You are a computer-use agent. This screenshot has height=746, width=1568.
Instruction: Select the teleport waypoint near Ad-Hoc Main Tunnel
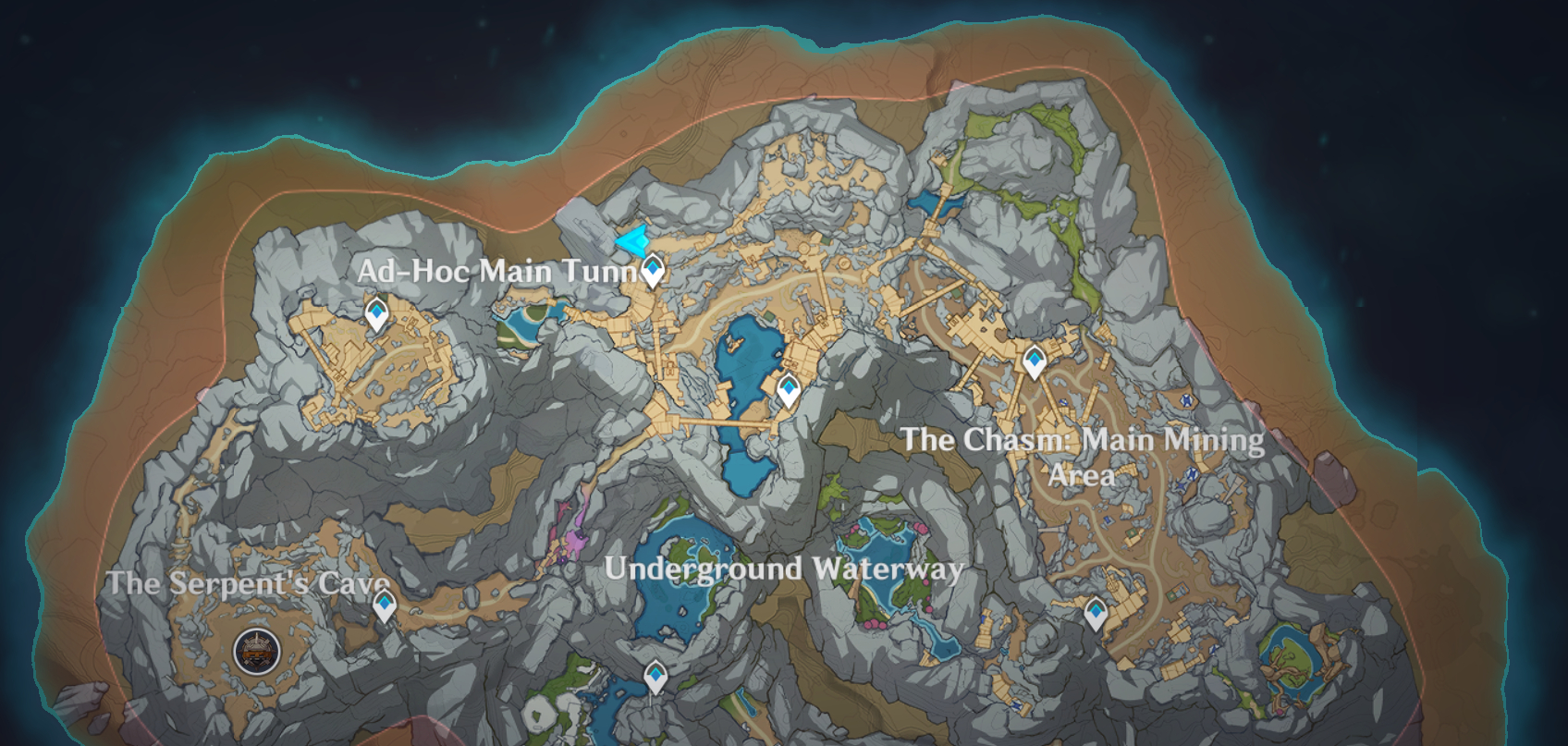(x=654, y=269)
